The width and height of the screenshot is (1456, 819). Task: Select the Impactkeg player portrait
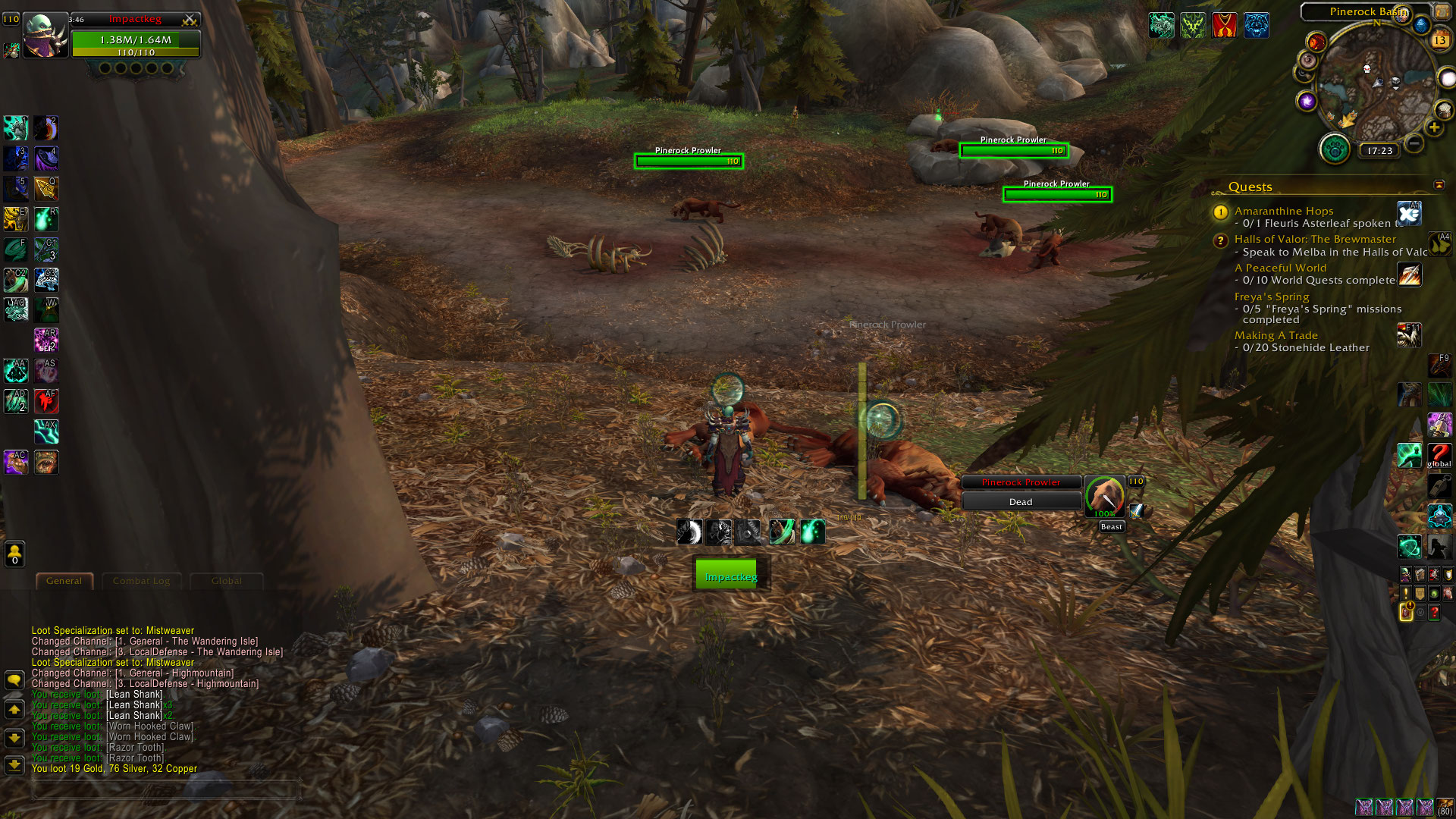(45, 36)
